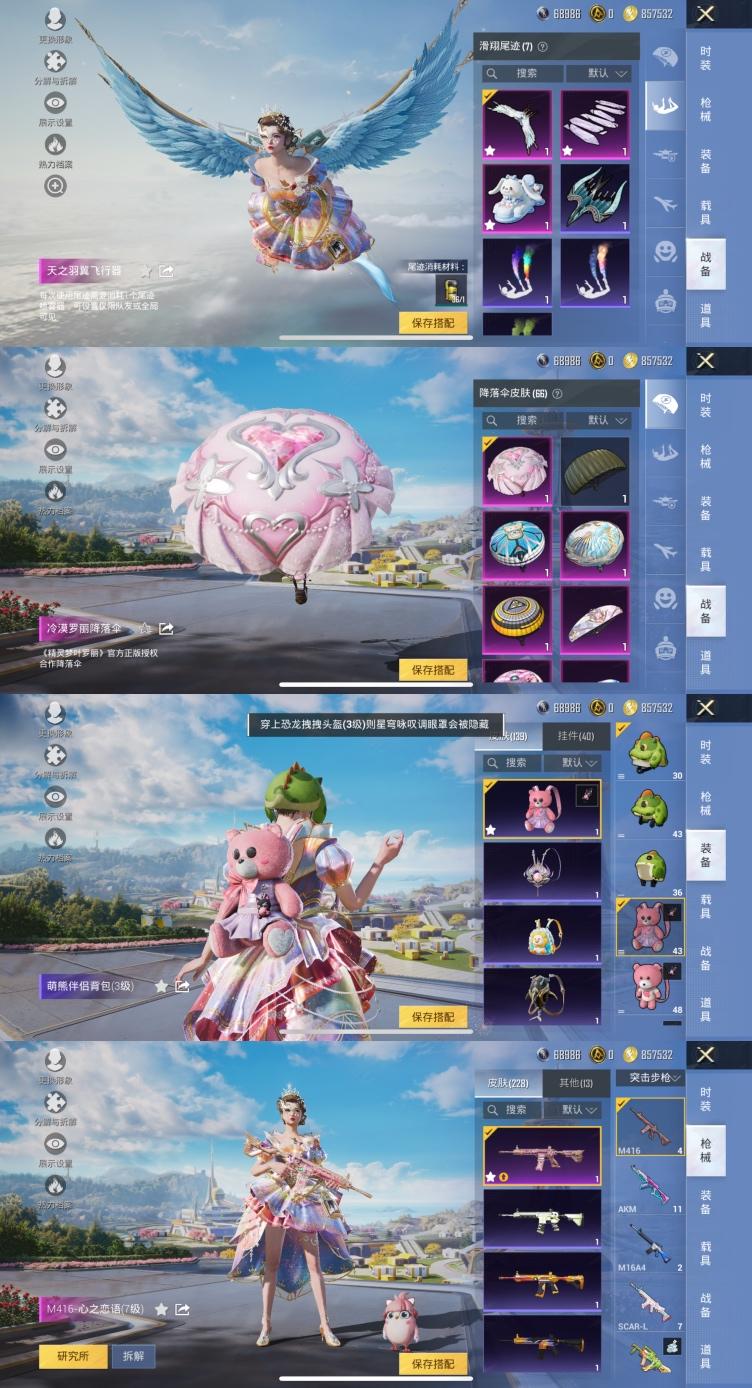Screen dimensions: 752x1388
Task: Show help for 滑翔尾迹 glide trails
Action: (x=542, y=47)
